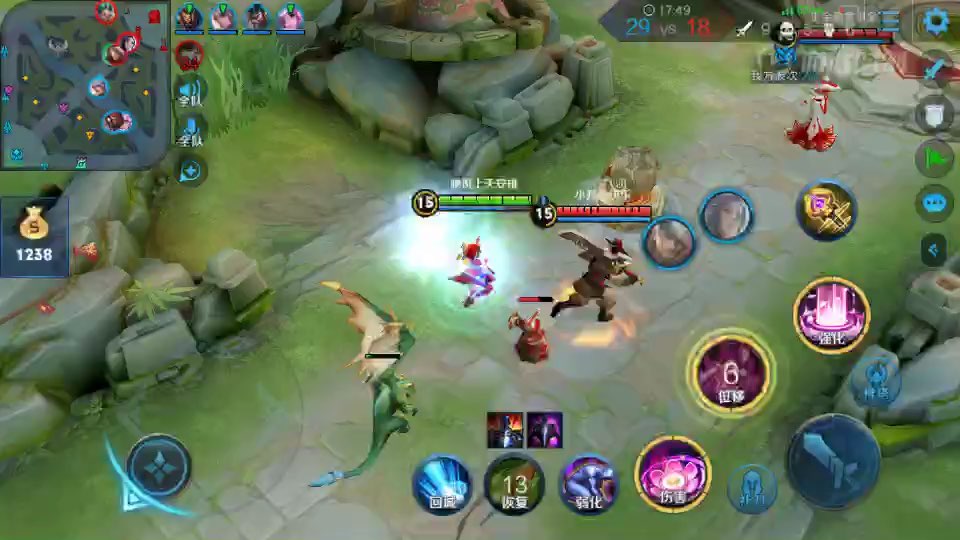Screen dimensions: 960x540
Task: Send the shield defend signal
Action: coord(935,114)
